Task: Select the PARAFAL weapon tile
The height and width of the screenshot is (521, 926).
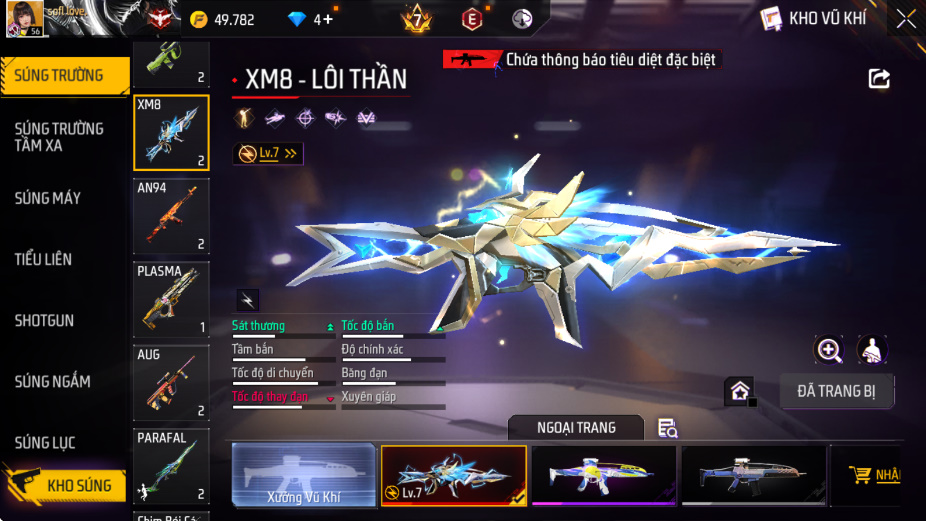Action: tap(171, 466)
